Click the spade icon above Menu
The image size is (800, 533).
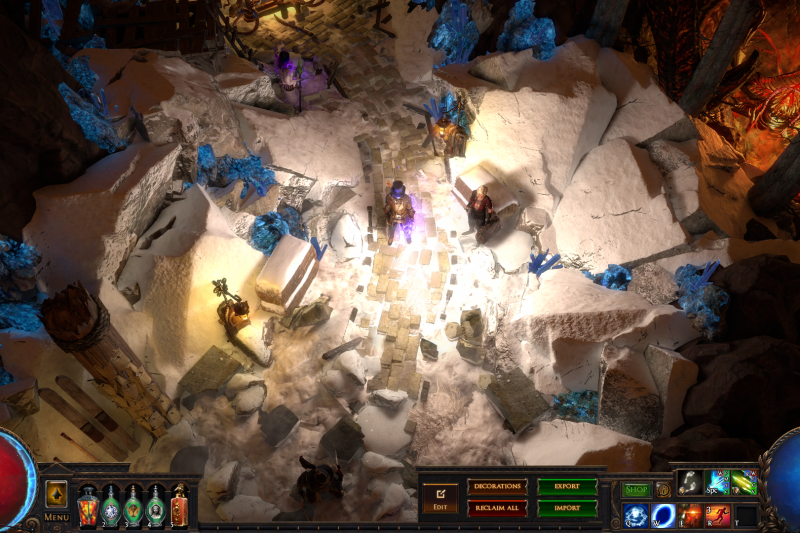coord(56,494)
